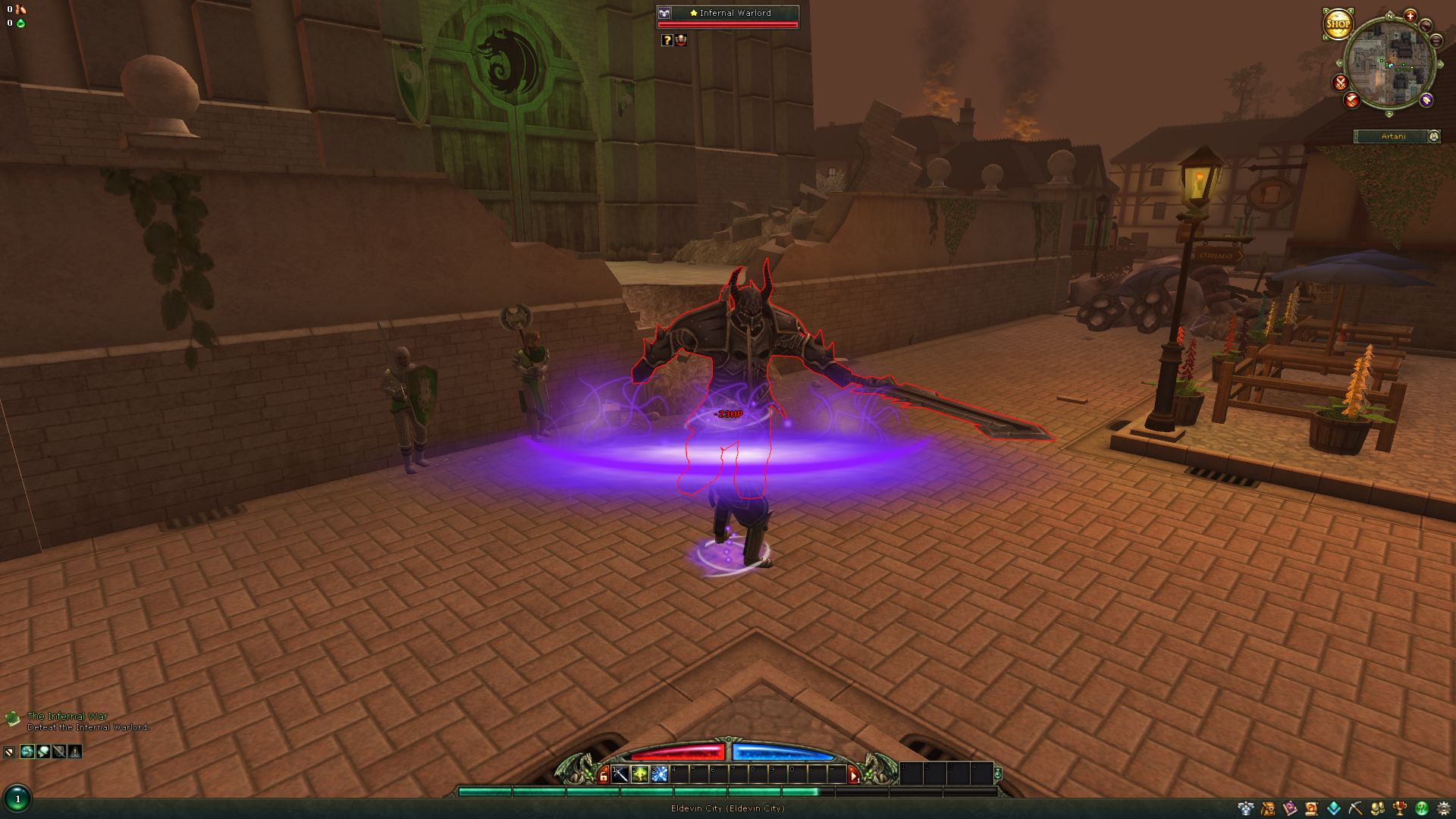1456x819 pixels.
Task: Open the purple spell book
Action: click(x=1289, y=808)
